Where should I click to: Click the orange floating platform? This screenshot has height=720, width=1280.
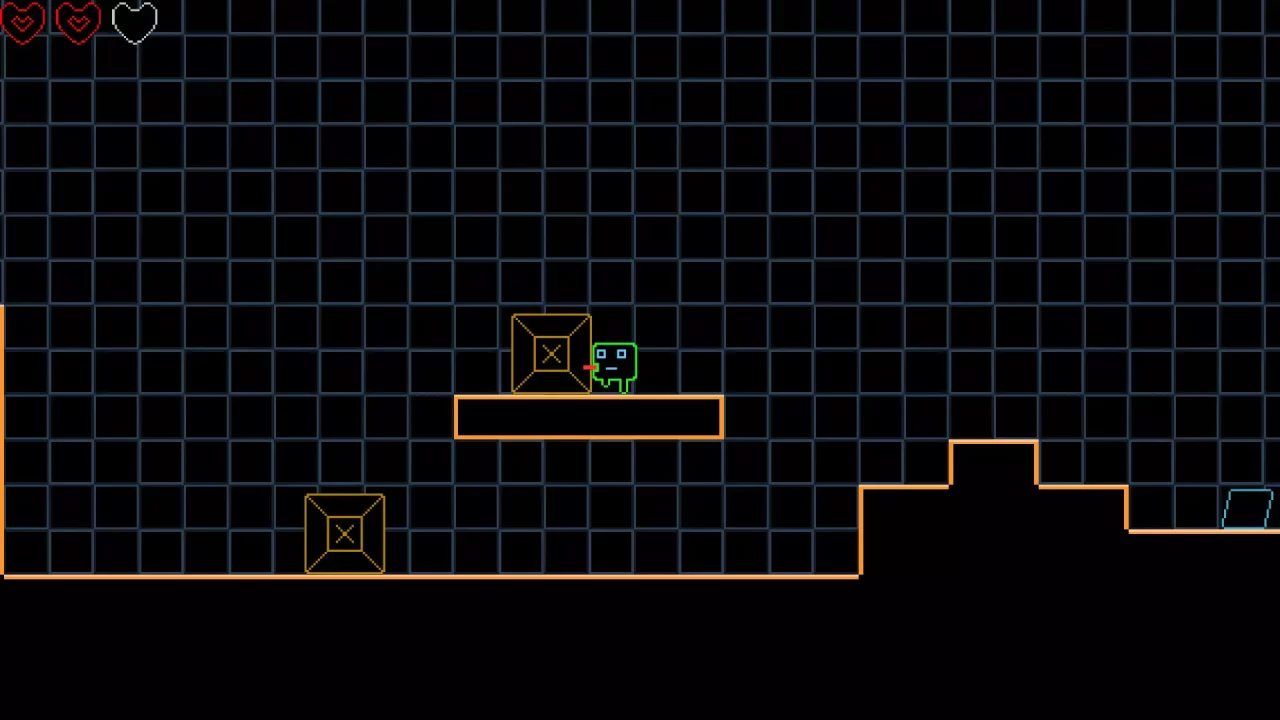588,418
